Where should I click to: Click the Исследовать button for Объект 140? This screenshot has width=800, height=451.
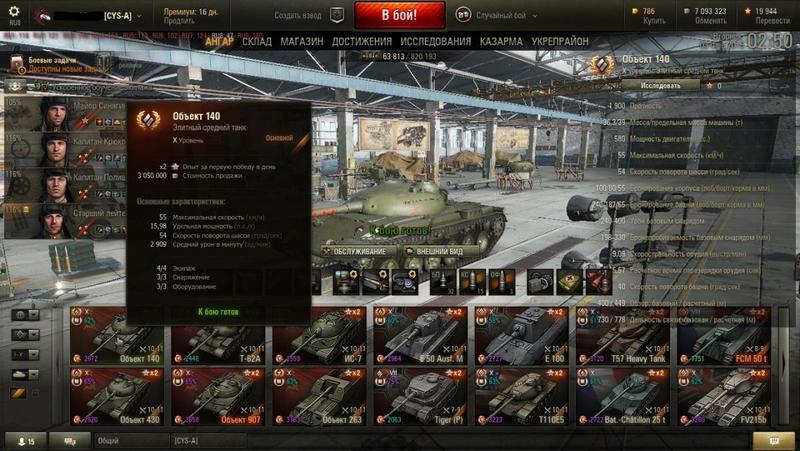[x=660, y=85]
